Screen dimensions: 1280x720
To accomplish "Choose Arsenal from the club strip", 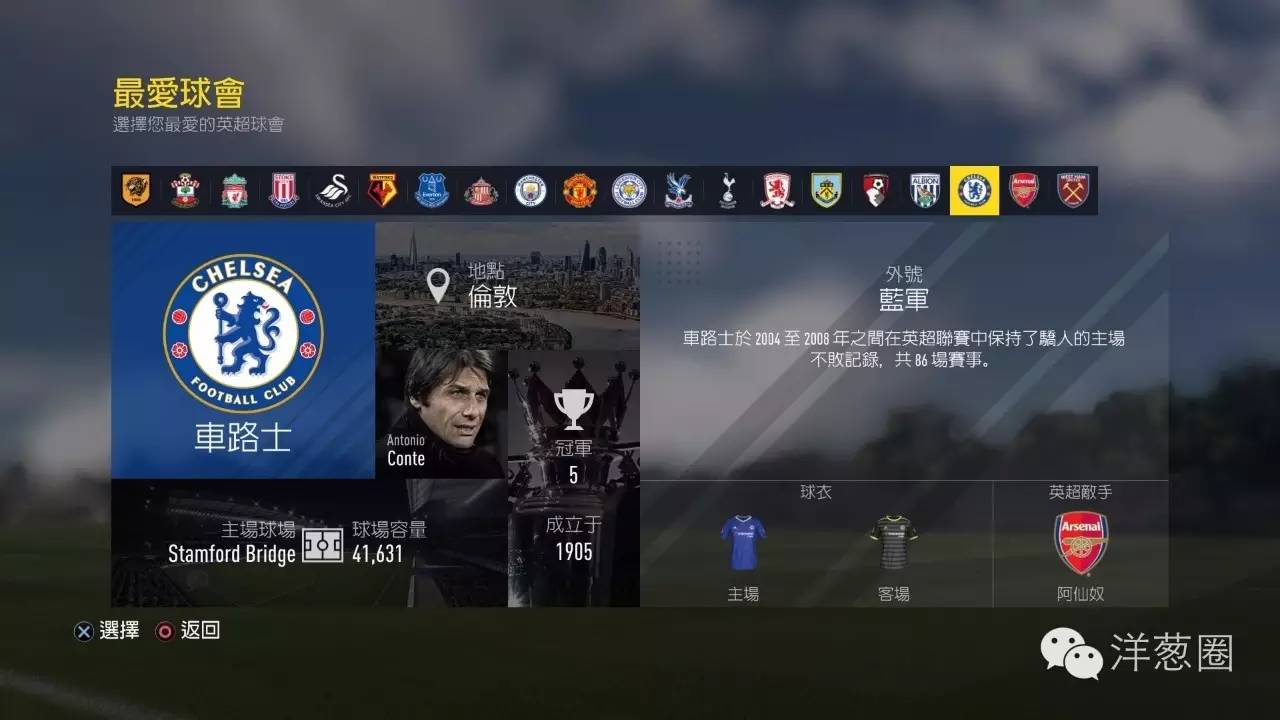I will (x=1024, y=190).
